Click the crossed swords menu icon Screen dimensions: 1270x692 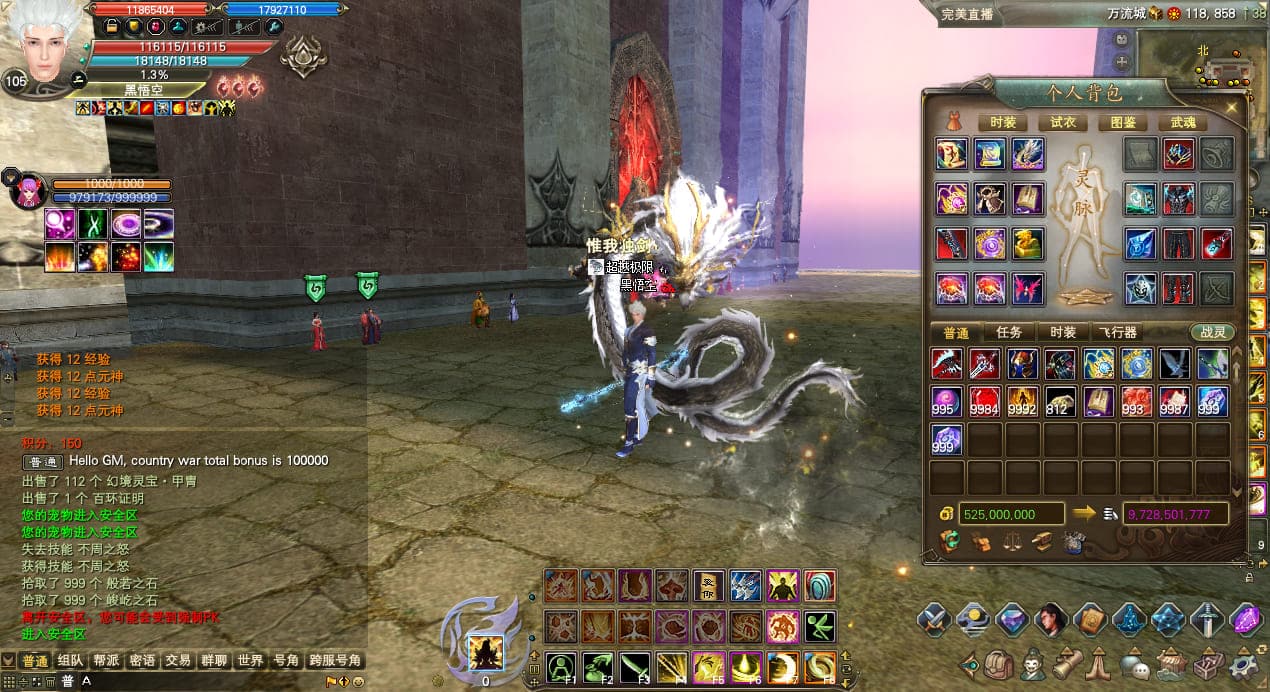[x=934, y=620]
